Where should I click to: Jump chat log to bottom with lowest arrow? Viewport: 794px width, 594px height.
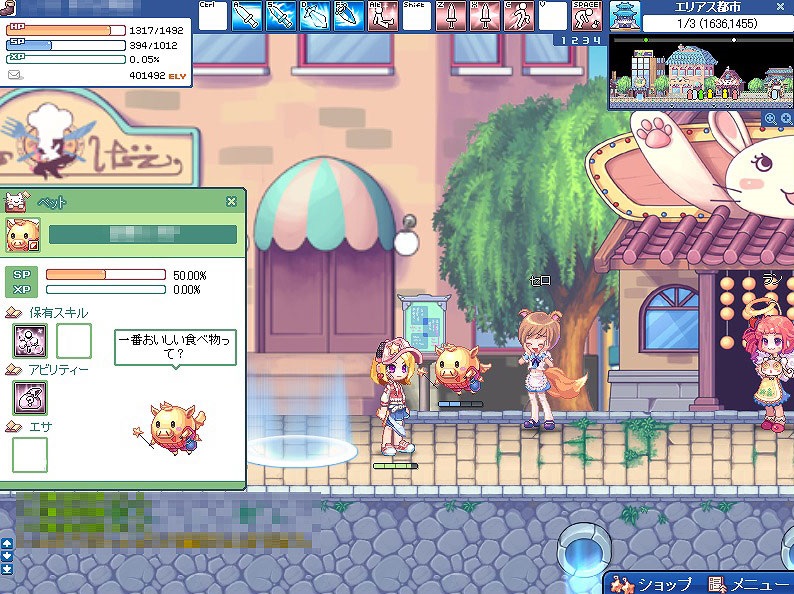coord(7,569)
